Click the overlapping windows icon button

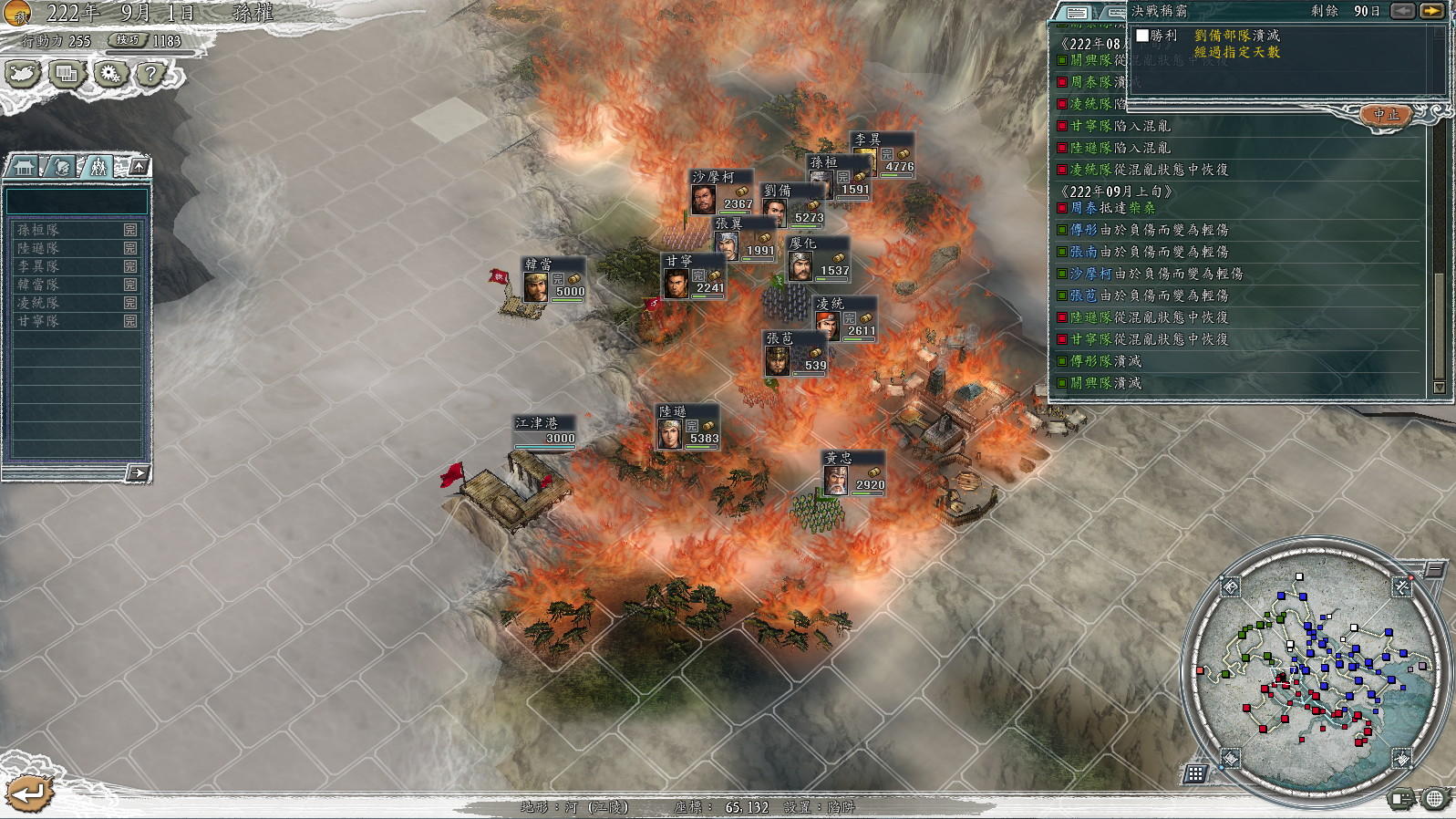click(67, 74)
